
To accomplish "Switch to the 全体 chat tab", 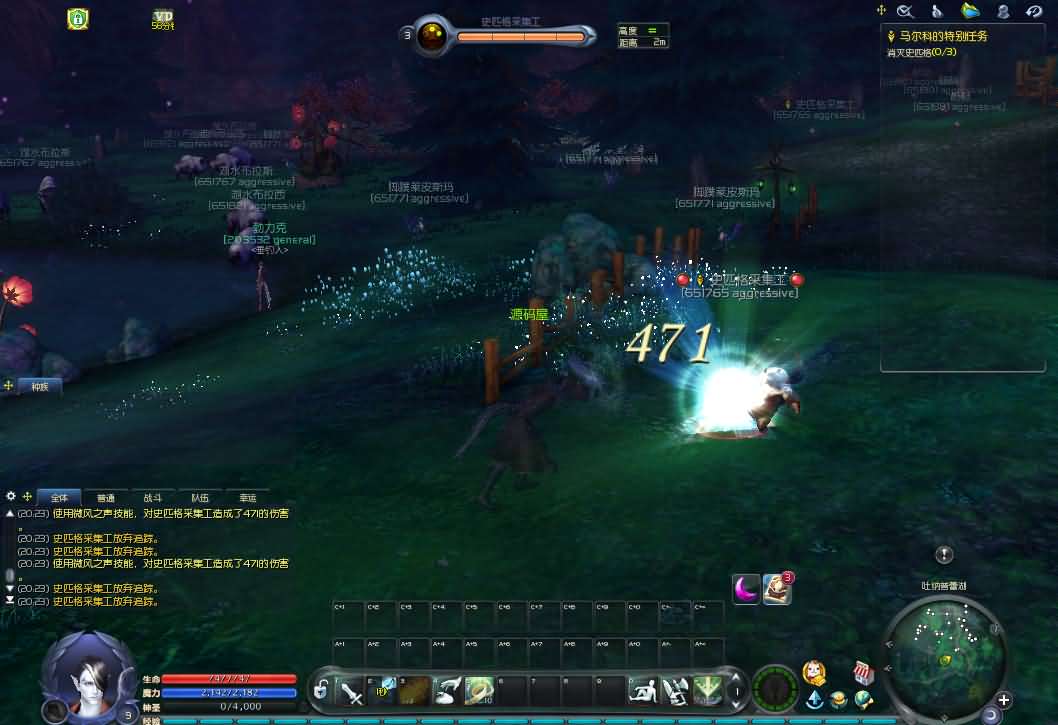I will coord(58,497).
